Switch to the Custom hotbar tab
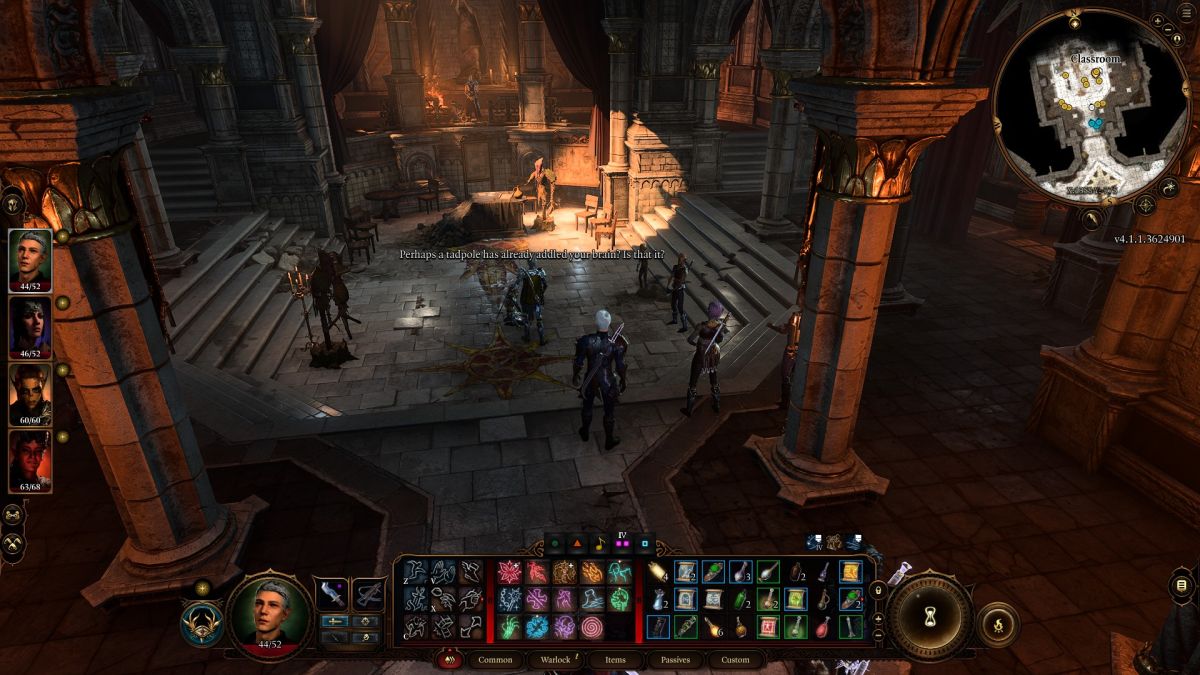This screenshot has height=675, width=1200. (735, 660)
